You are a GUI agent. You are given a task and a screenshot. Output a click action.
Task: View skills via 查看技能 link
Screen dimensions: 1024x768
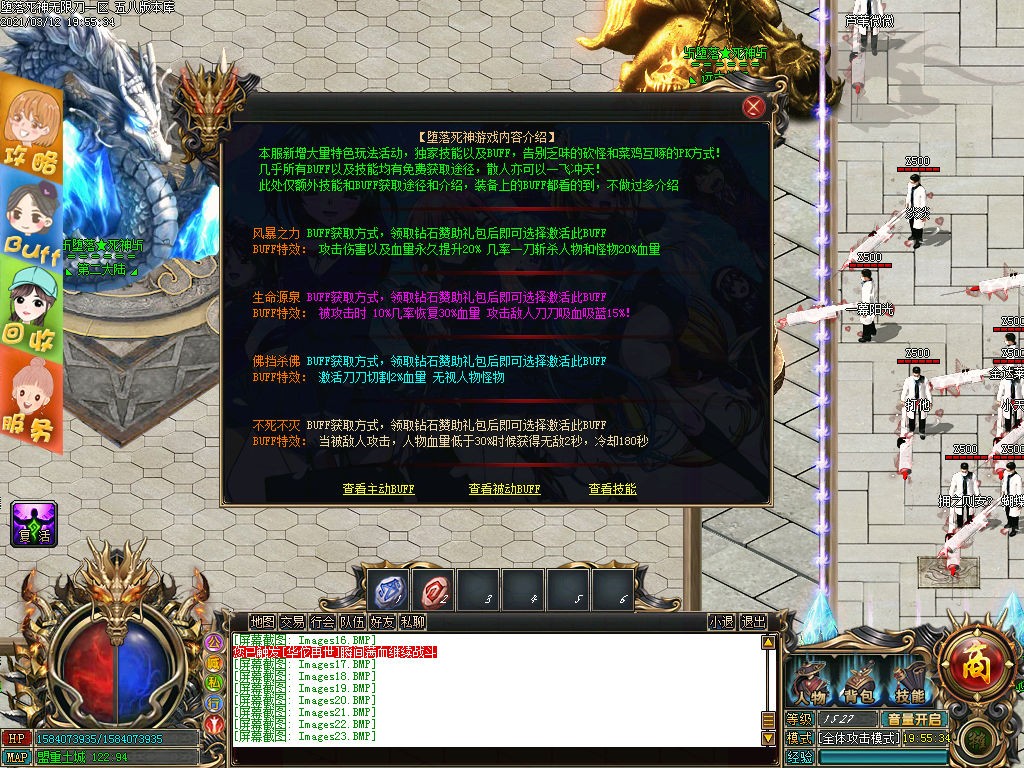612,490
